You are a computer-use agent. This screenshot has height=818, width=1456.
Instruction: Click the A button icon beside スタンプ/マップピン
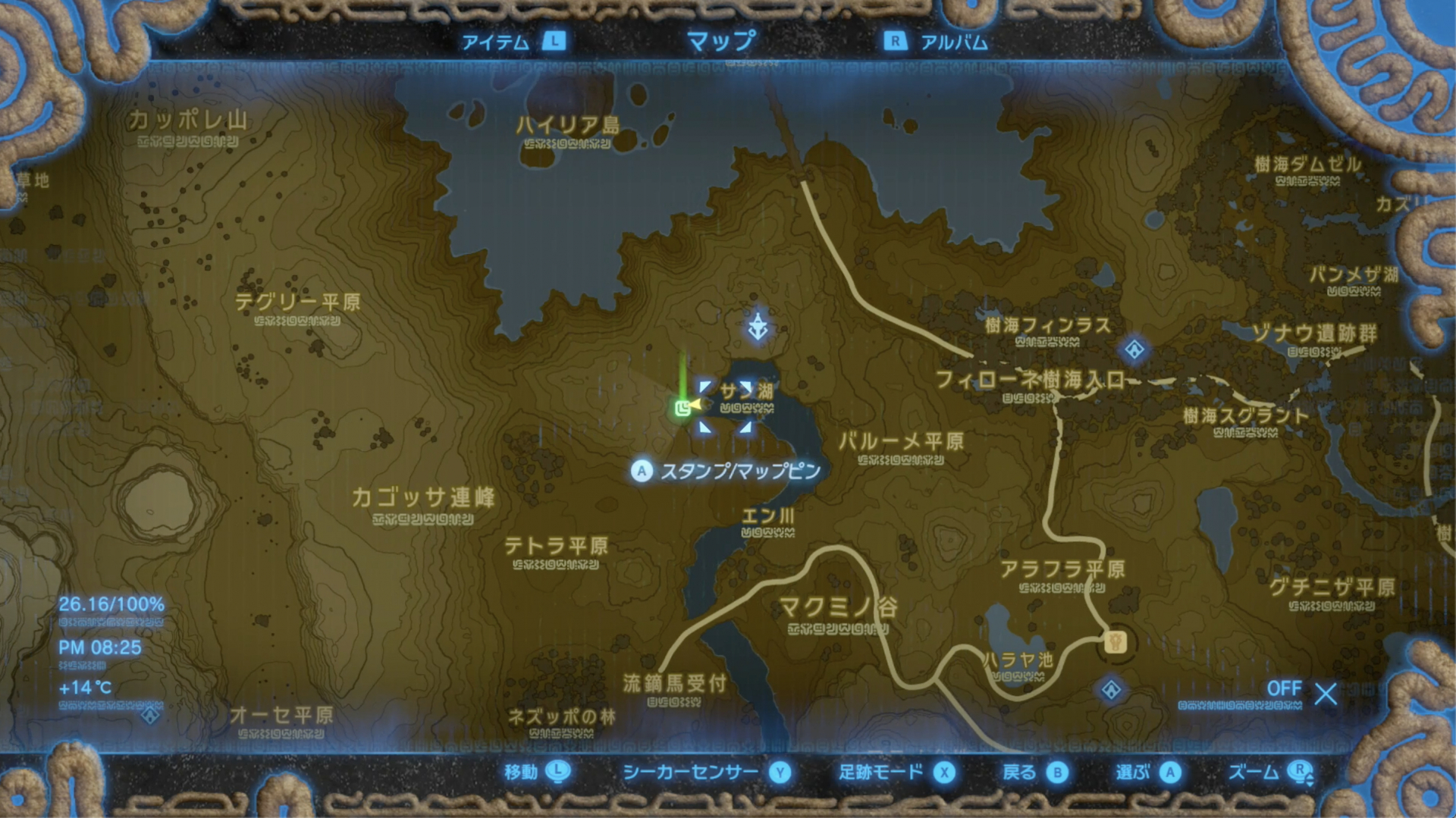pyautogui.click(x=641, y=471)
